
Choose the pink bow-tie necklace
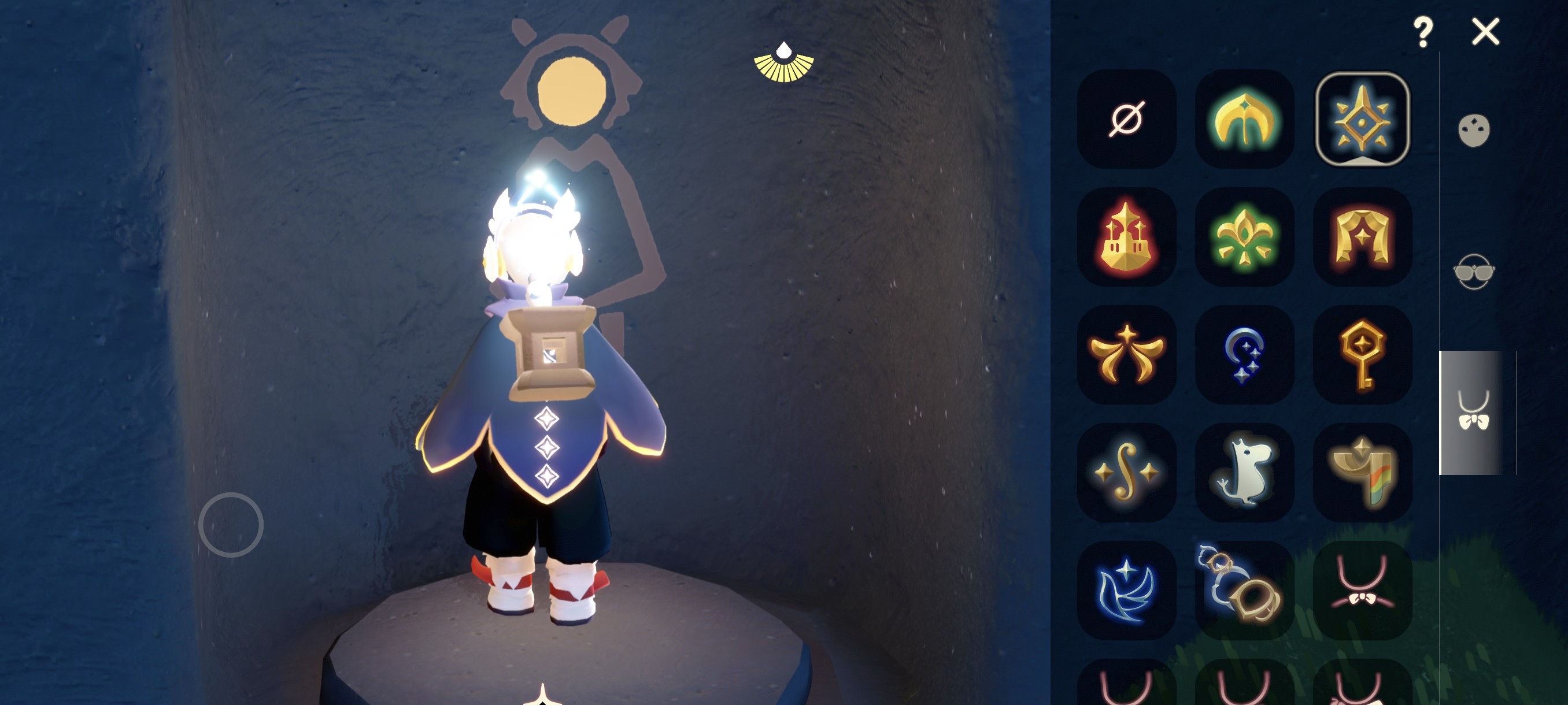pos(1362,590)
